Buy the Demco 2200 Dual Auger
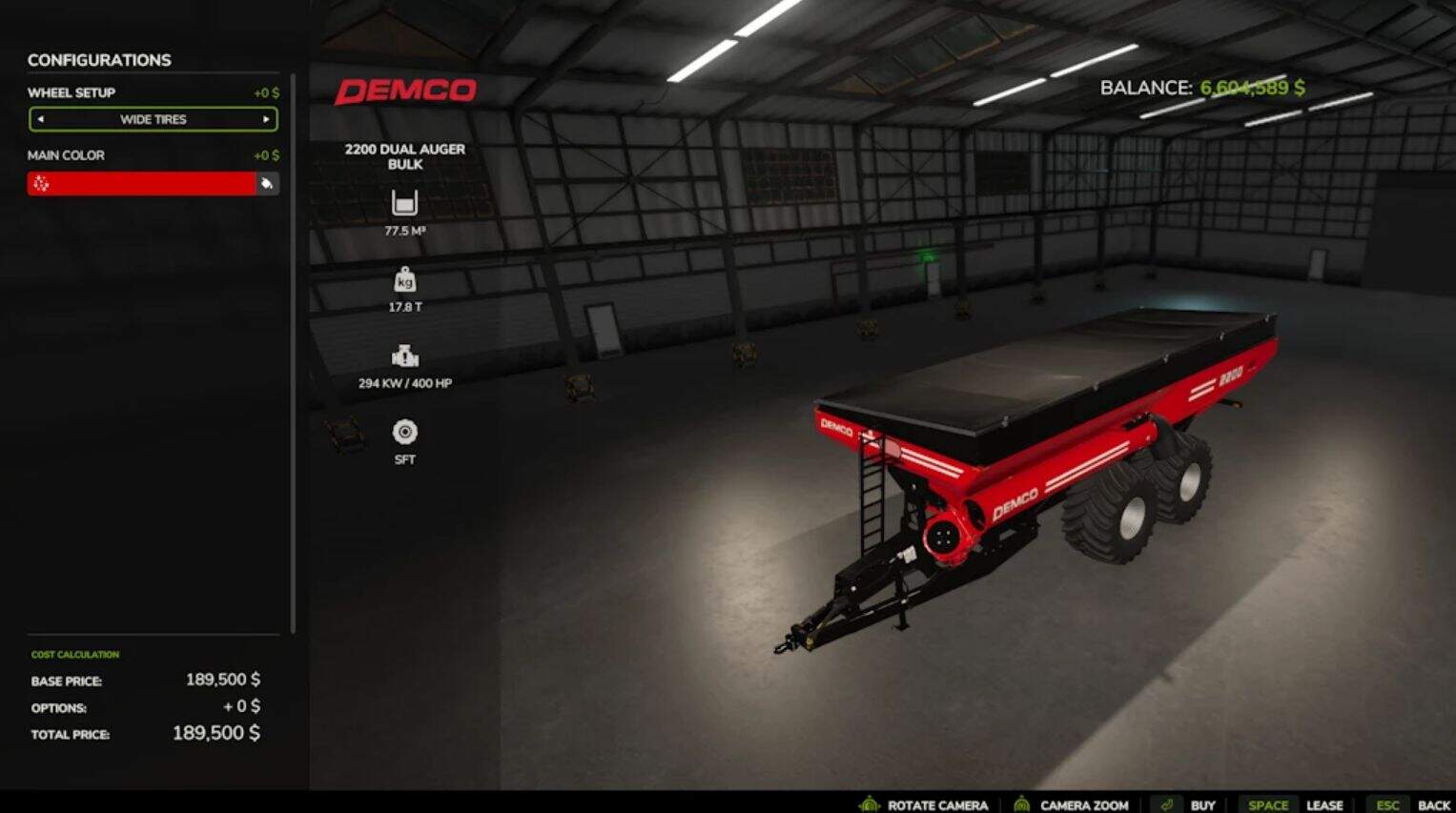This screenshot has height=813, width=1456. [x=1202, y=804]
